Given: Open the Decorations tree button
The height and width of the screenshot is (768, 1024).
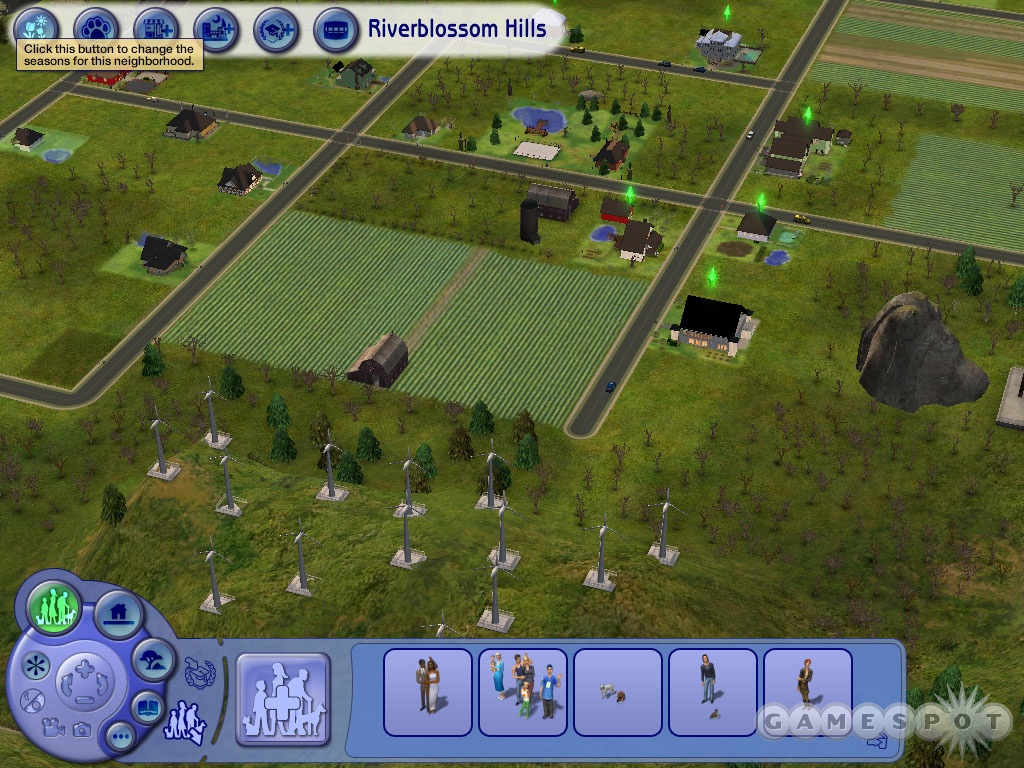Looking at the screenshot, I should (154, 659).
